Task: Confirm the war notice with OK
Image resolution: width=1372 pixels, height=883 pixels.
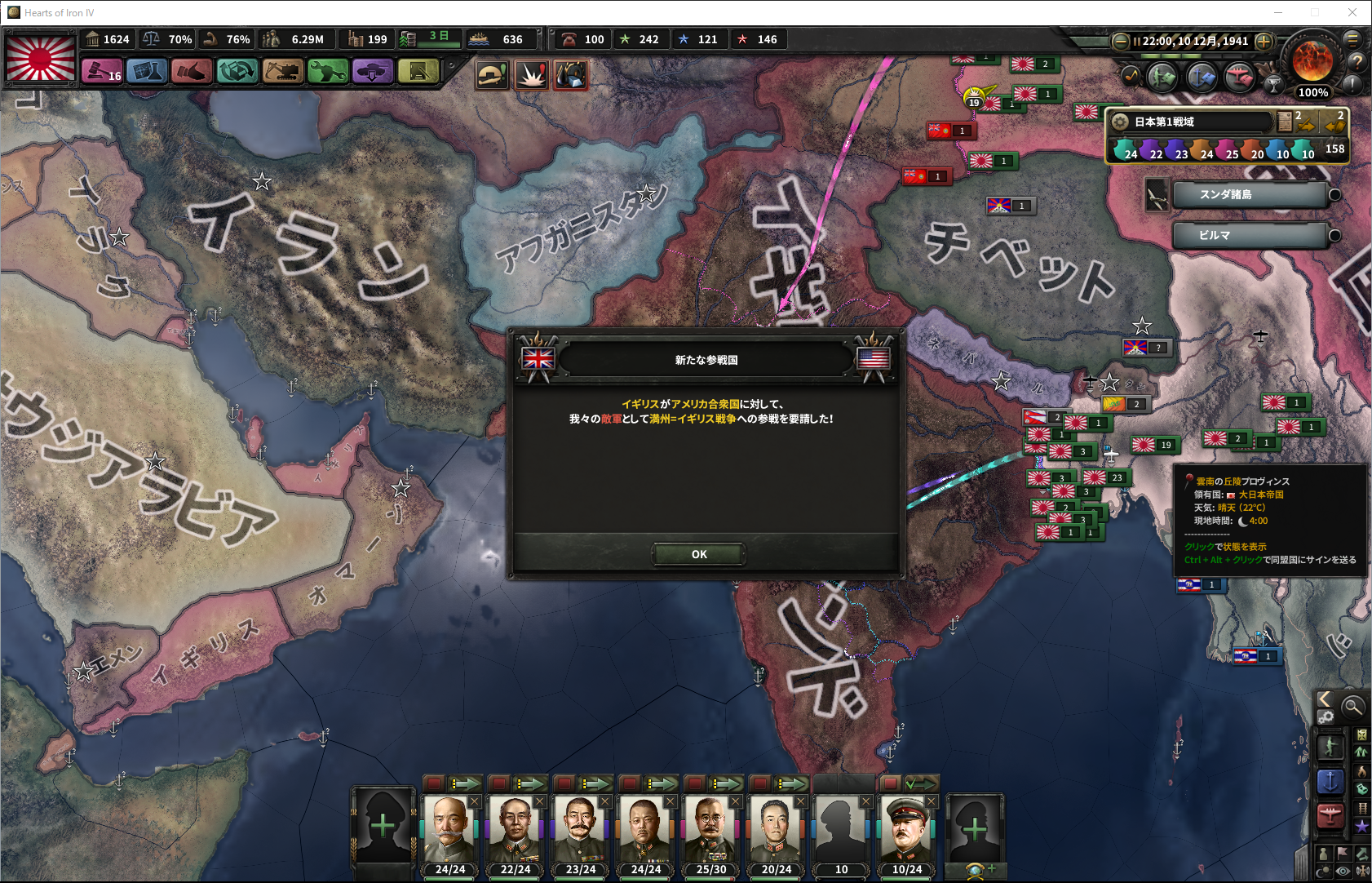Action: click(x=698, y=554)
